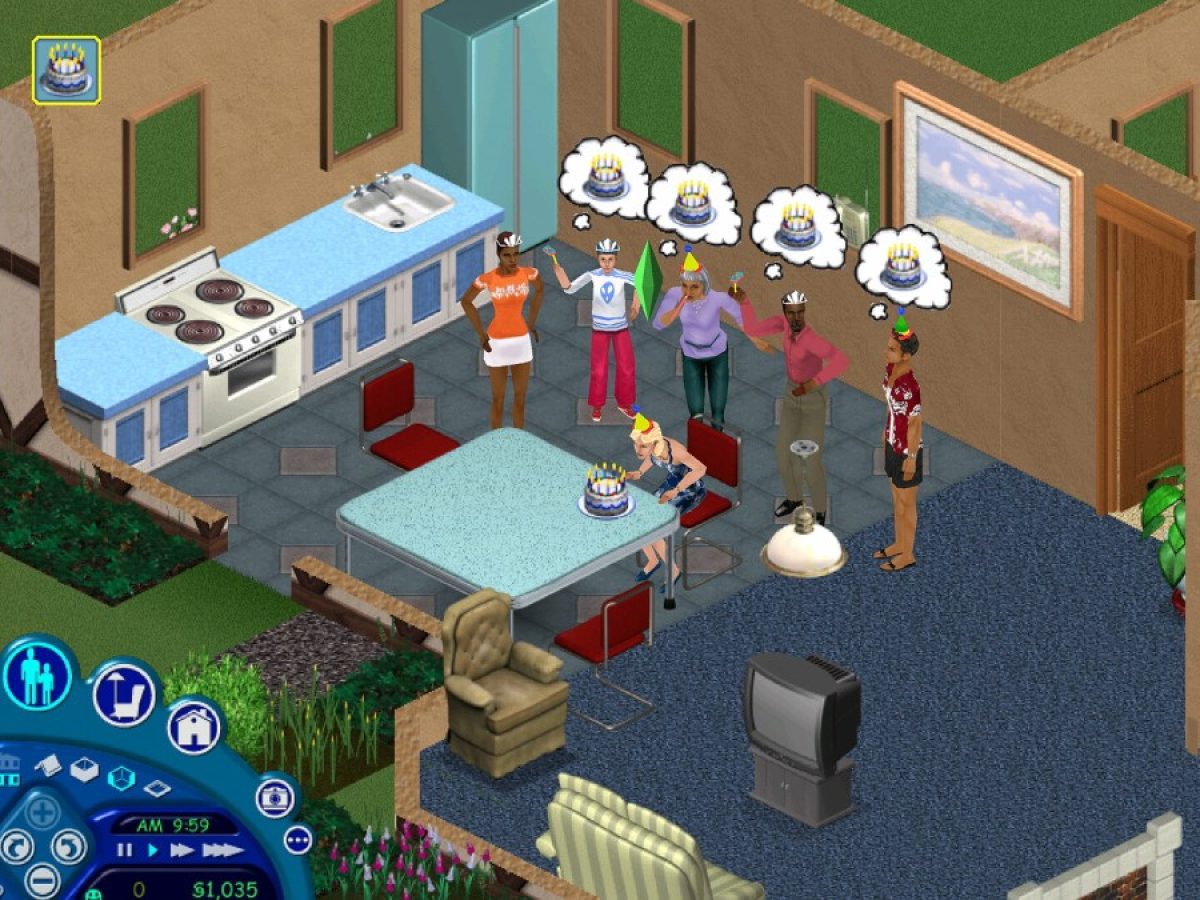Viewport: 1200px width, 900px height.
Task: Open Build mode with the house icon
Action: click(x=193, y=727)
